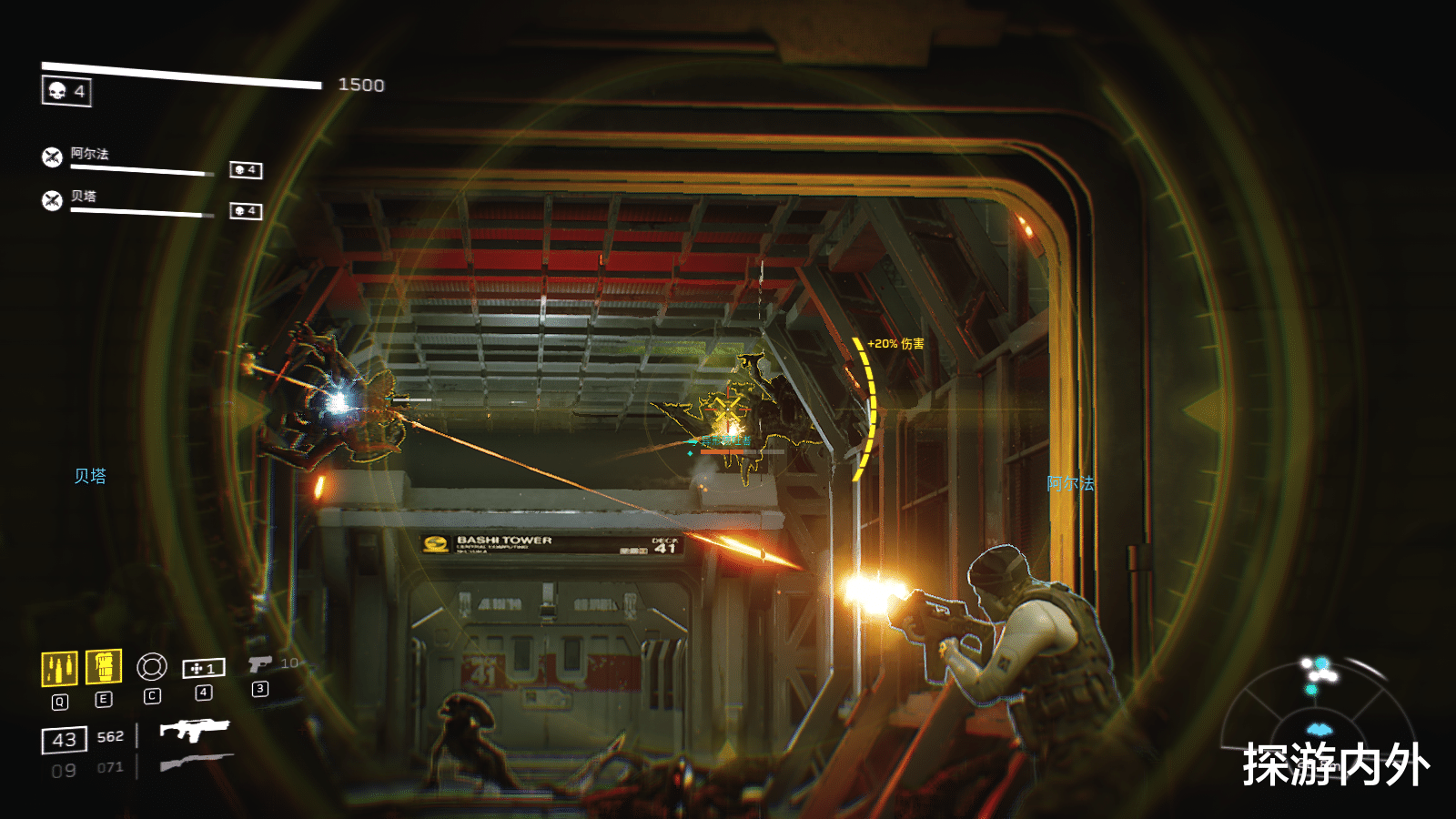Screen dimensions: 1456x819
Task: Activate the bullets ability icon
Action: (x=59, y=668)
